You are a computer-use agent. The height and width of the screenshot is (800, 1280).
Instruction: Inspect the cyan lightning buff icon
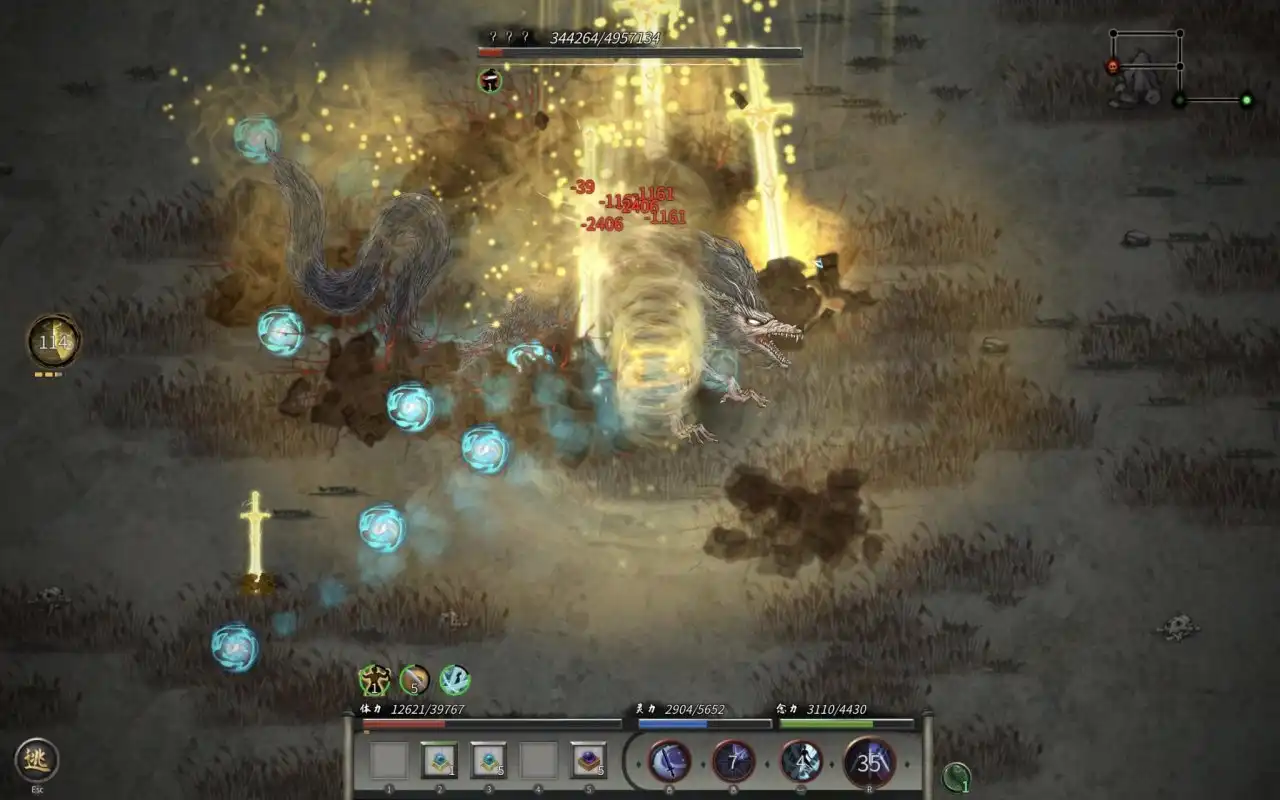click(x=455, y=681)
